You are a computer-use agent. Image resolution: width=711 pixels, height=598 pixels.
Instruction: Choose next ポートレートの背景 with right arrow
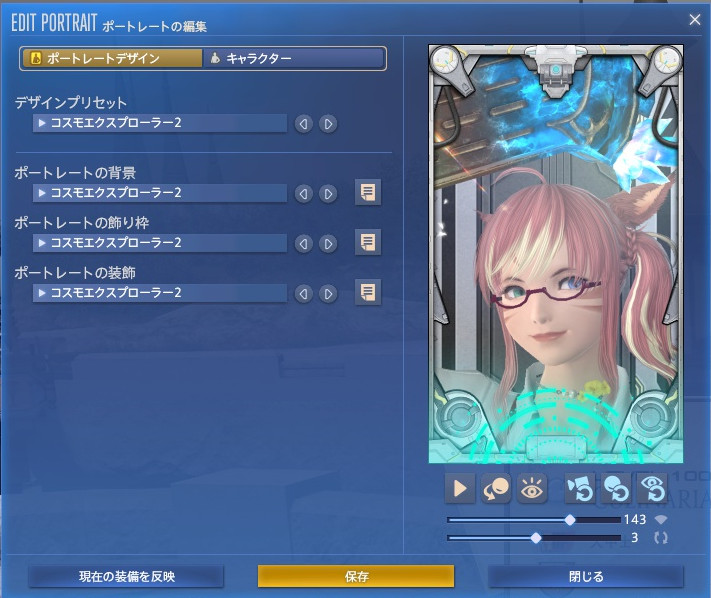[328, 193]
